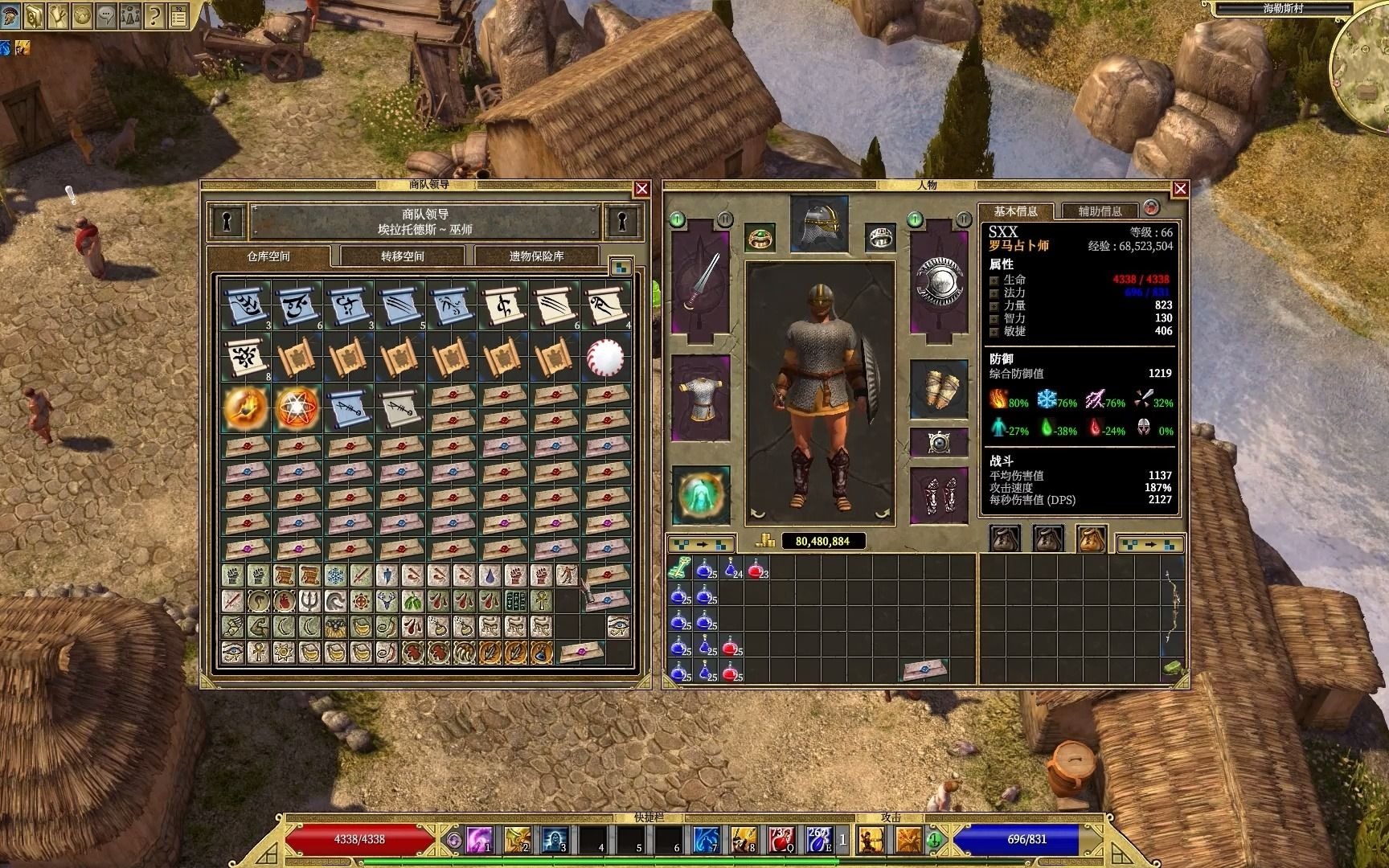
Task: Select the green gem ring slot
Action: pyautogui.click(x=759, y=237)
